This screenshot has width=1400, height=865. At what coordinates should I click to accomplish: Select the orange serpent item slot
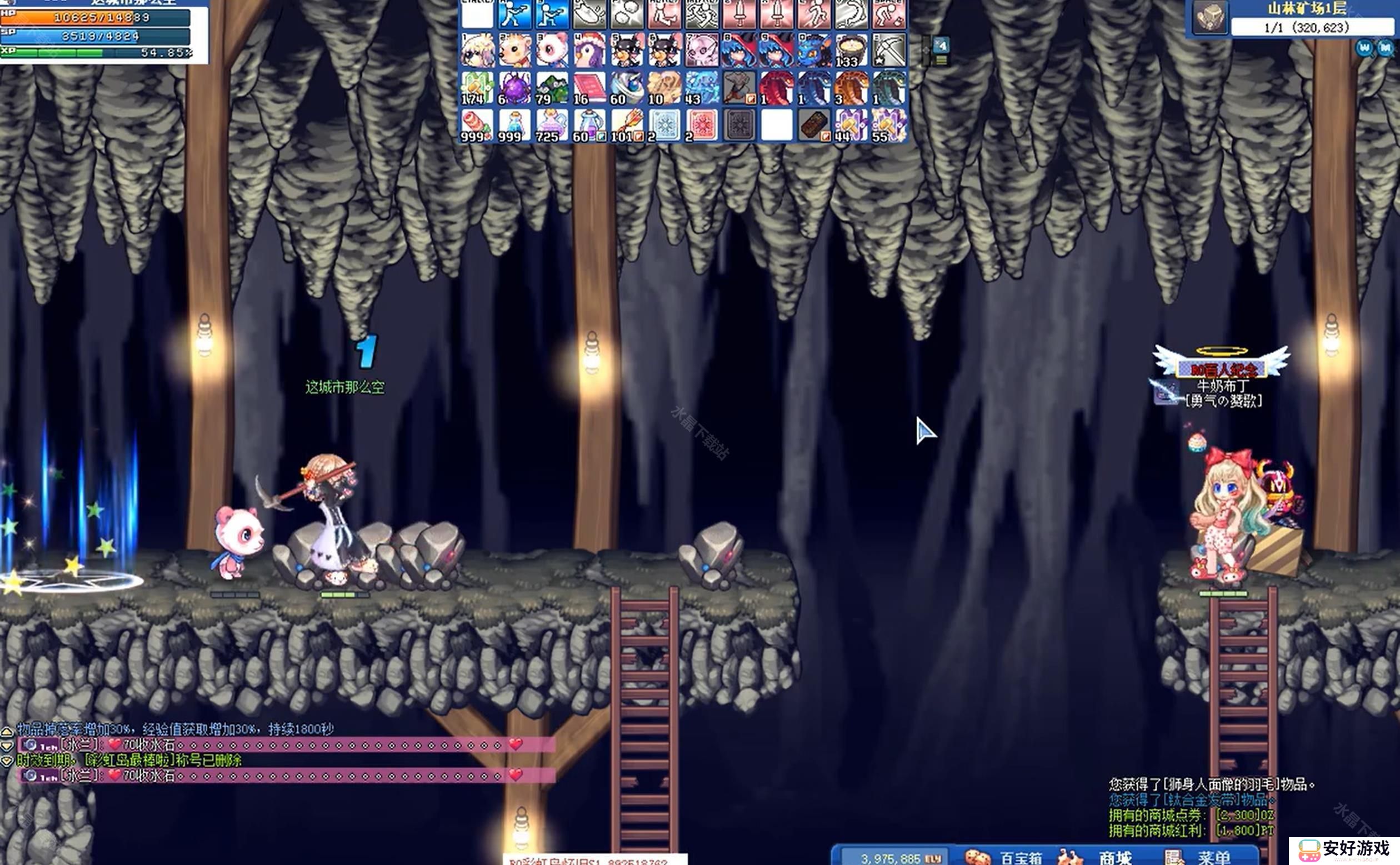851,88
